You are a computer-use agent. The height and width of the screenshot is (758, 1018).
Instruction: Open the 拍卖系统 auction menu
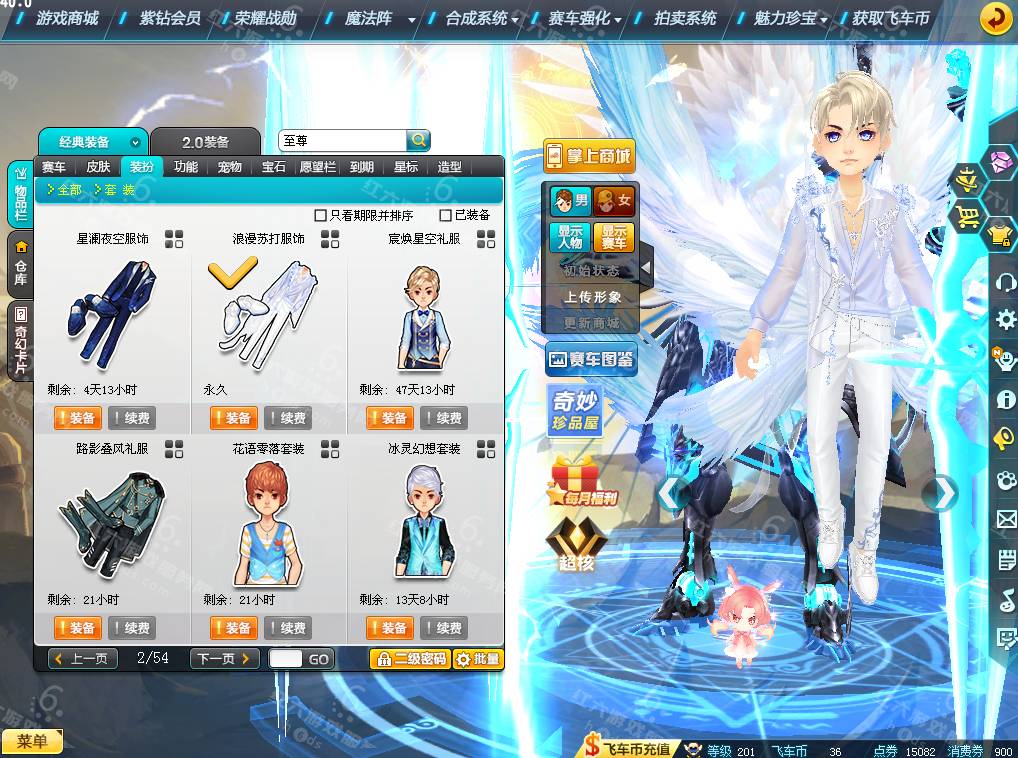(x=685, y=18)
